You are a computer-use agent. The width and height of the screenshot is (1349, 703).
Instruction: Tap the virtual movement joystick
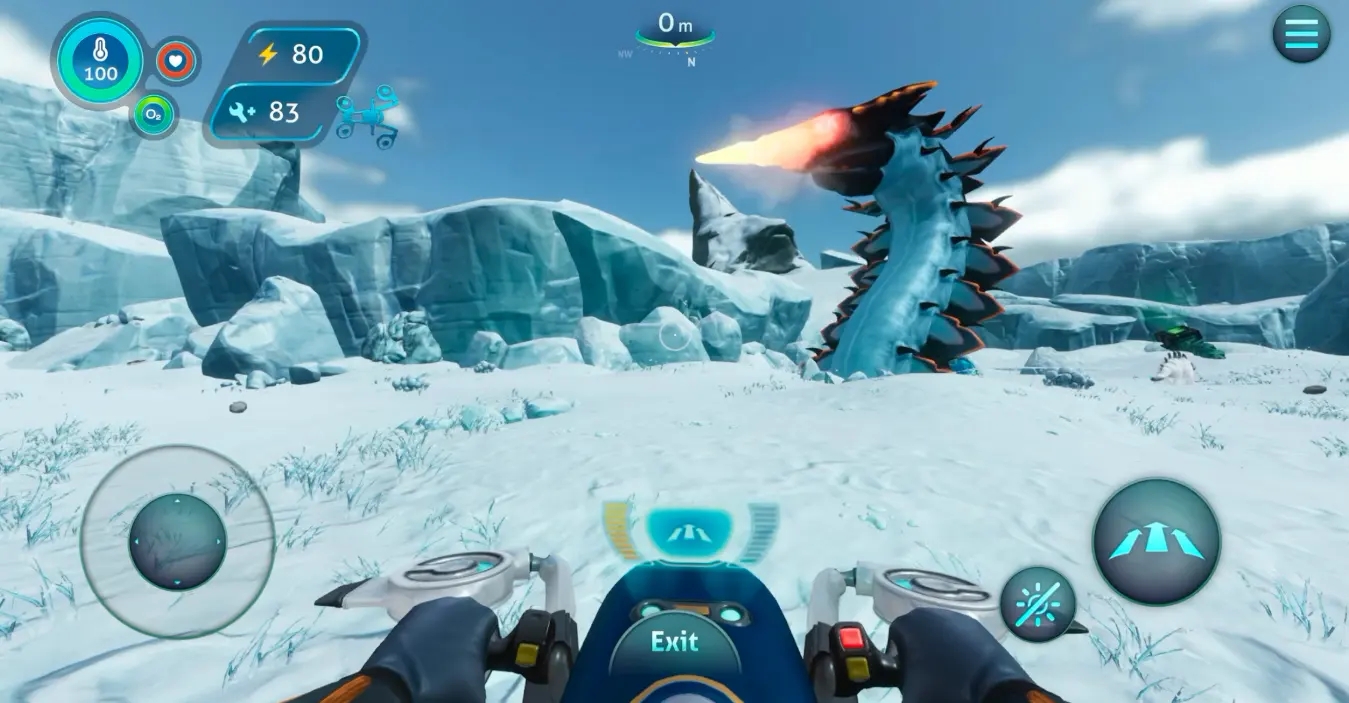pyautogui.click(x=178, y=542)
